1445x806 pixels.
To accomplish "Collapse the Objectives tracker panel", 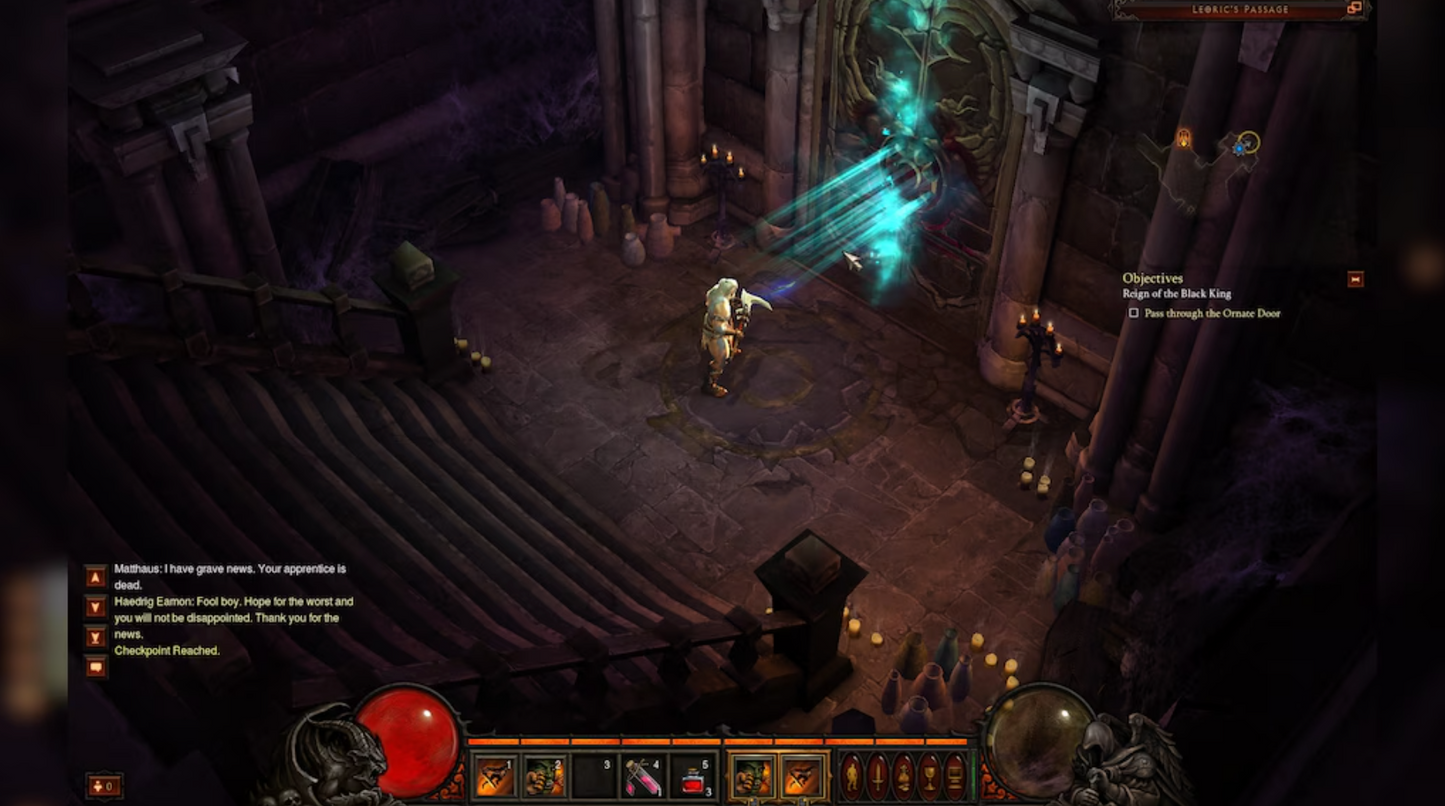I will point(1355,279).
